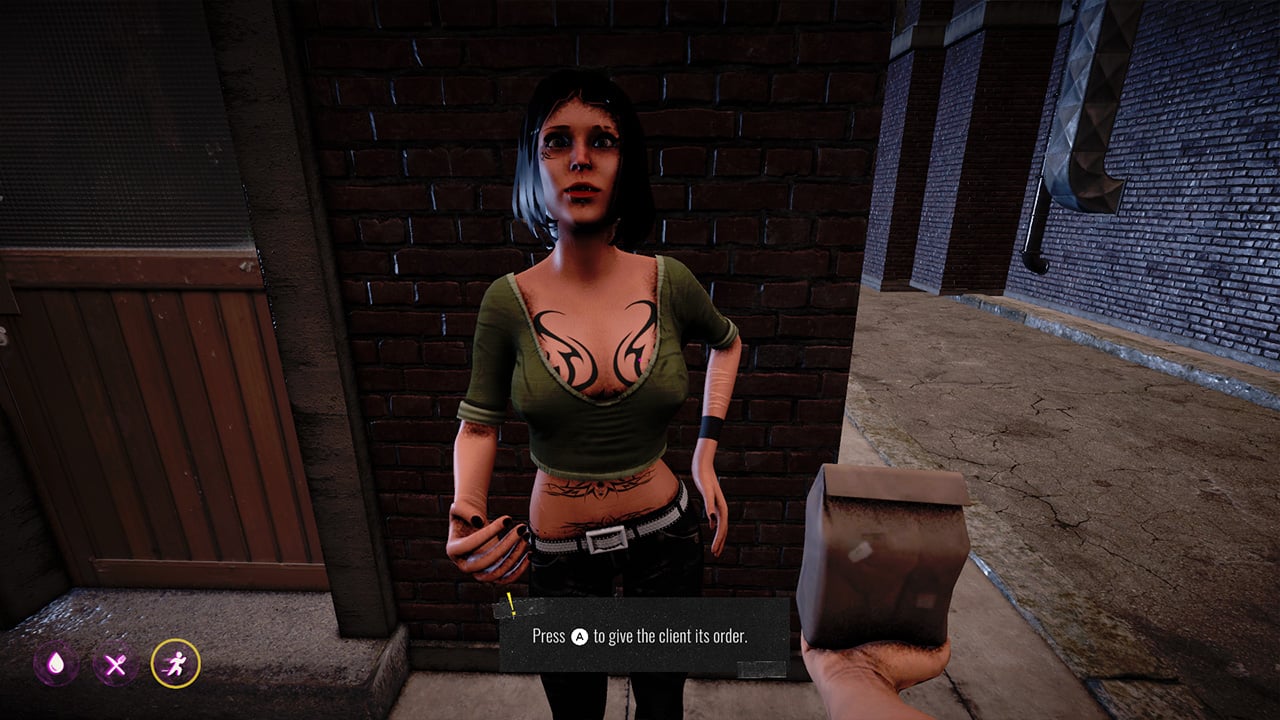1280x720 pixels.
Task: Click the water droplet thirst icon
Action: pyautogui.click(x=56, y=664)
